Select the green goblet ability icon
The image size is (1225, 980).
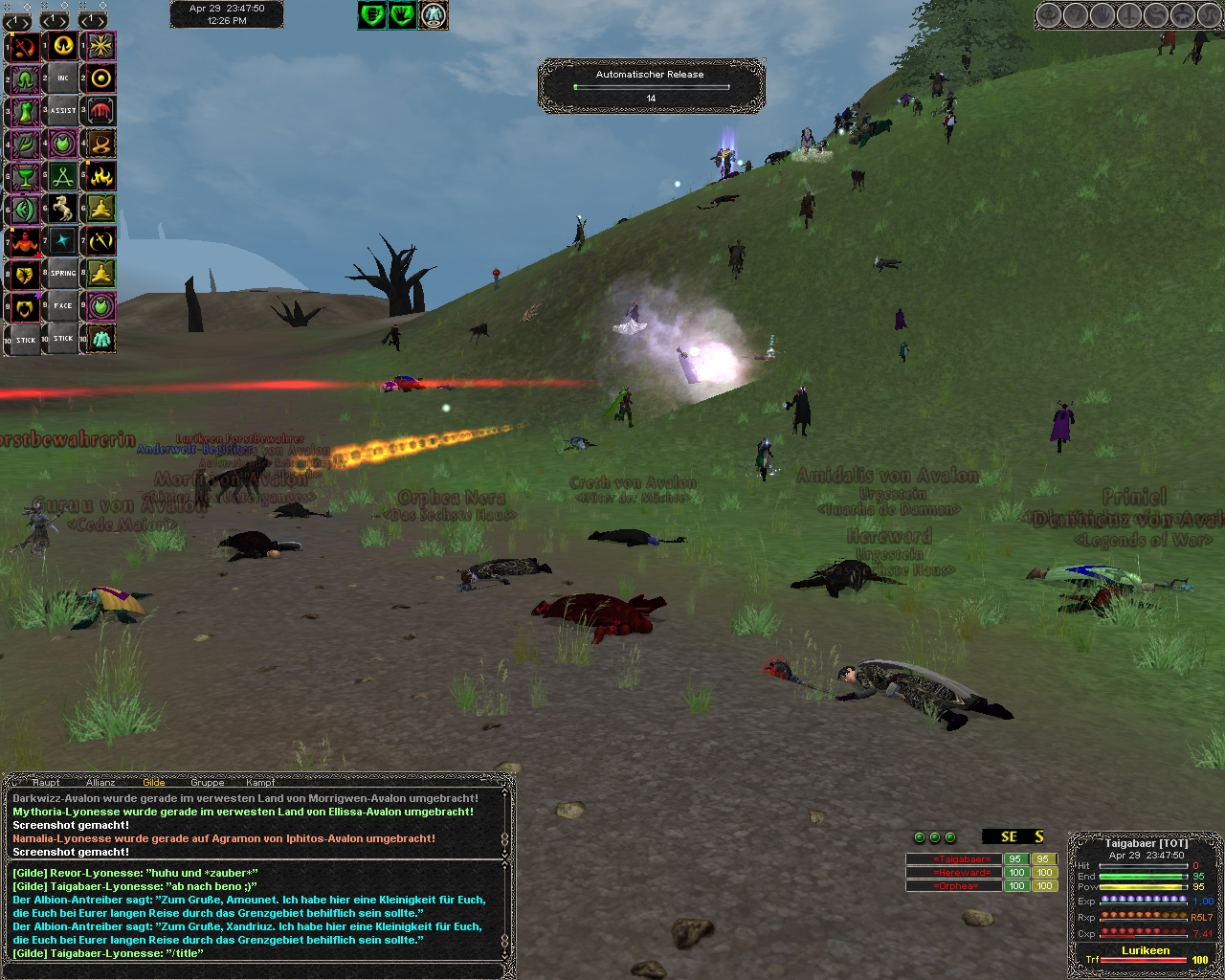point(25,175)
